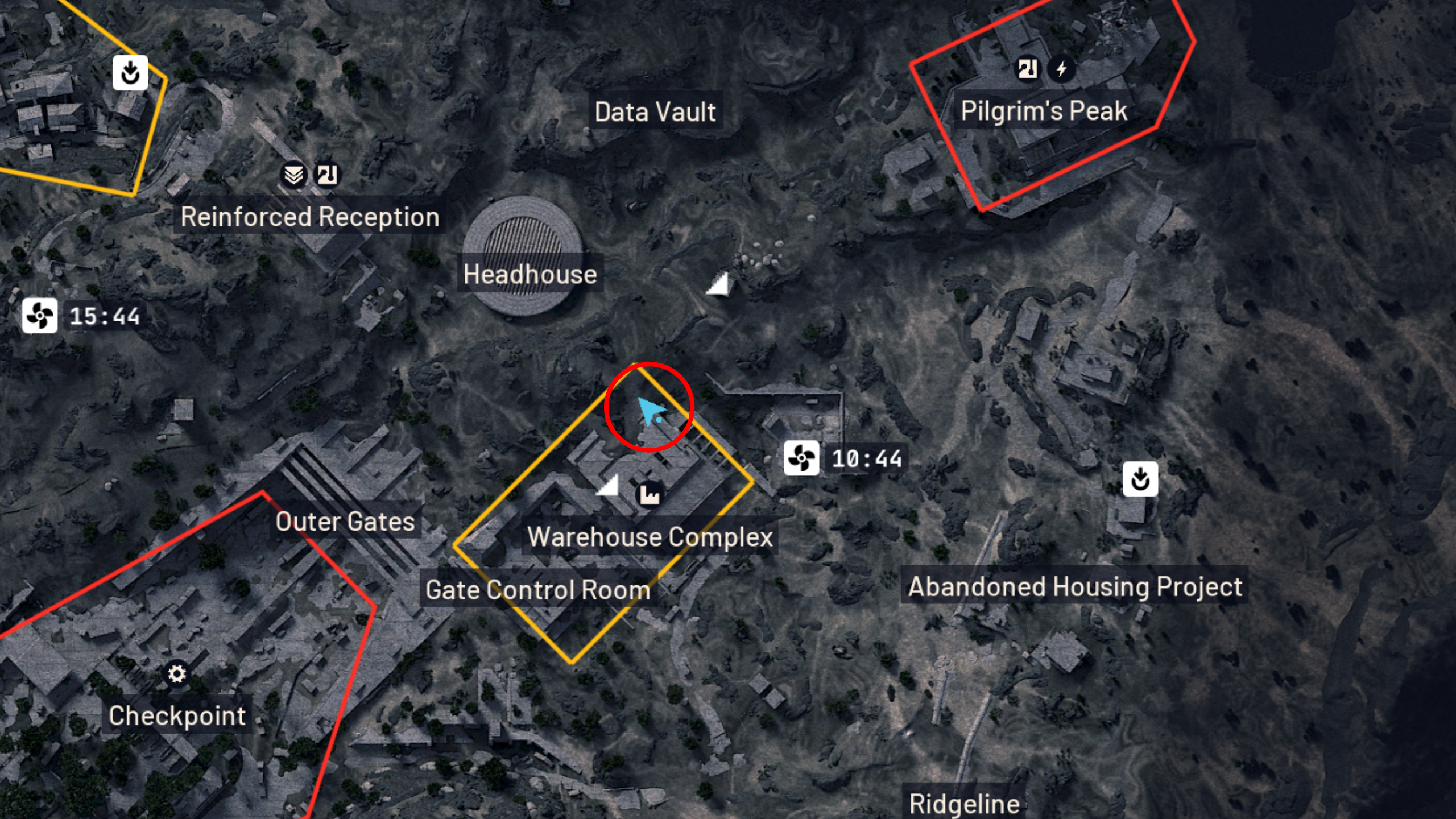The height and width of the screenshot is (819, 1456).
Task: Open the extraction point icon near top-left village
Action: tap(130, 73)
